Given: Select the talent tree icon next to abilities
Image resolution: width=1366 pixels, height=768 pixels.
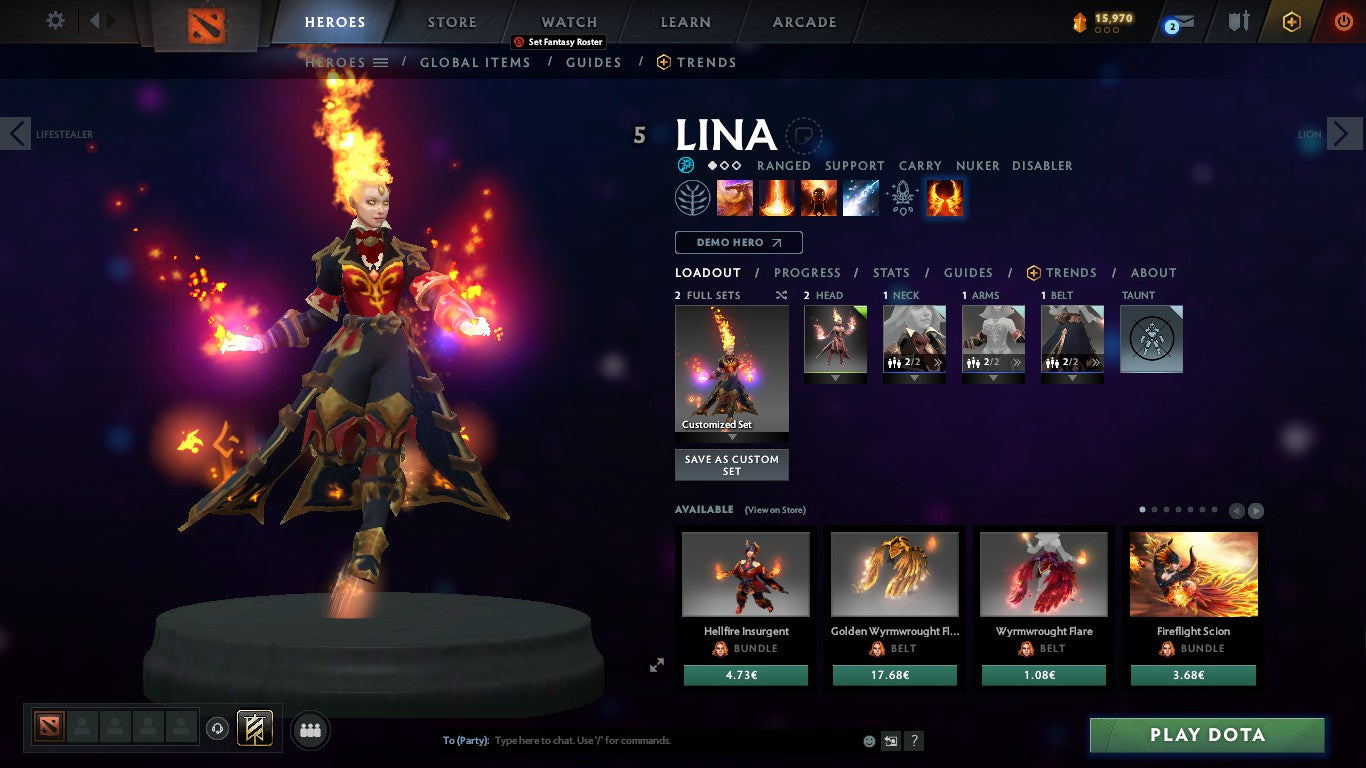Looking at the screenshot, I should (x=694, y=197).
